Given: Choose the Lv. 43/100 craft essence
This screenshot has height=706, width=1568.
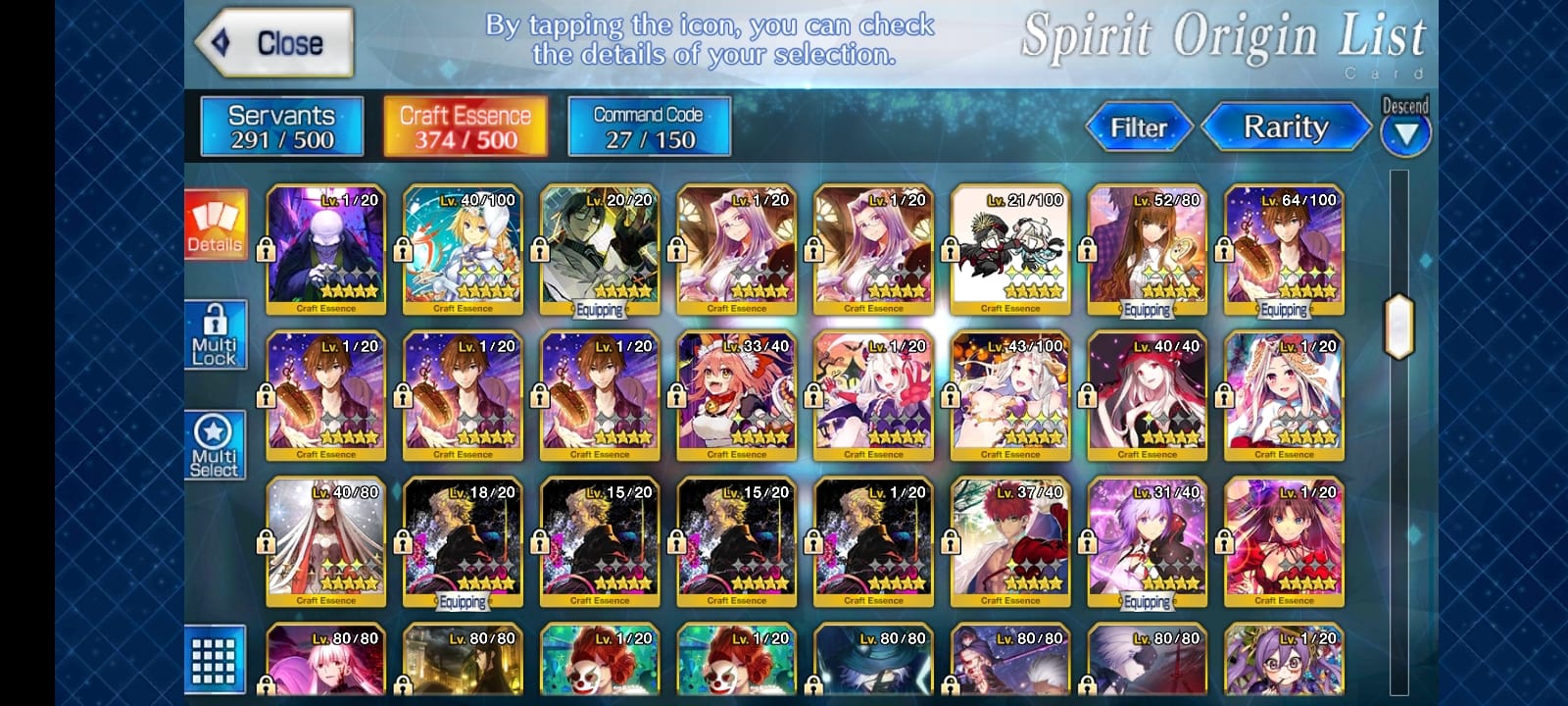Looking at the screenshot, I should [x=1010, y=396].
